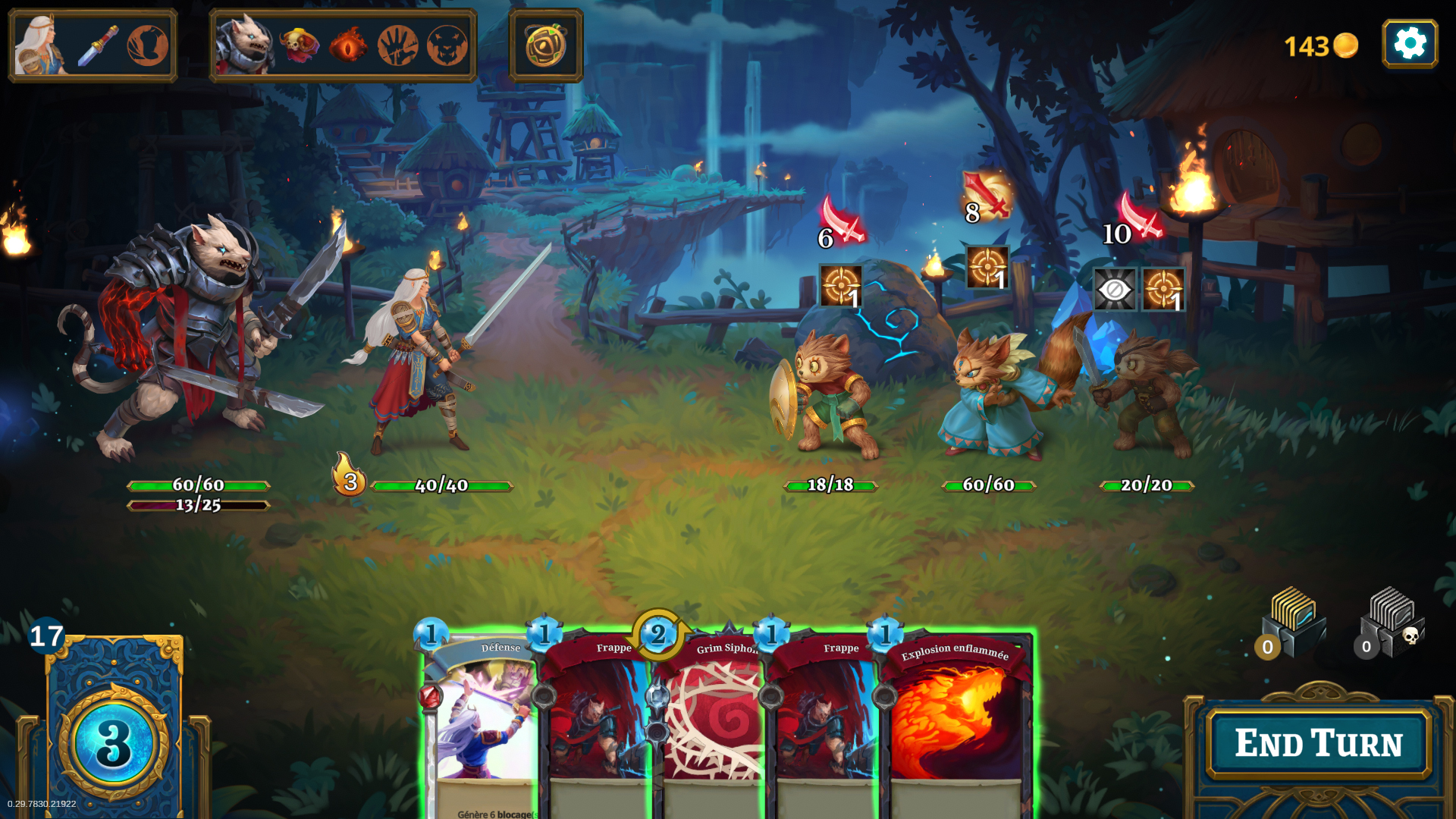Open the discard pile with gold cards
Screen dimensions: 1456x819
coord(1293,622)
